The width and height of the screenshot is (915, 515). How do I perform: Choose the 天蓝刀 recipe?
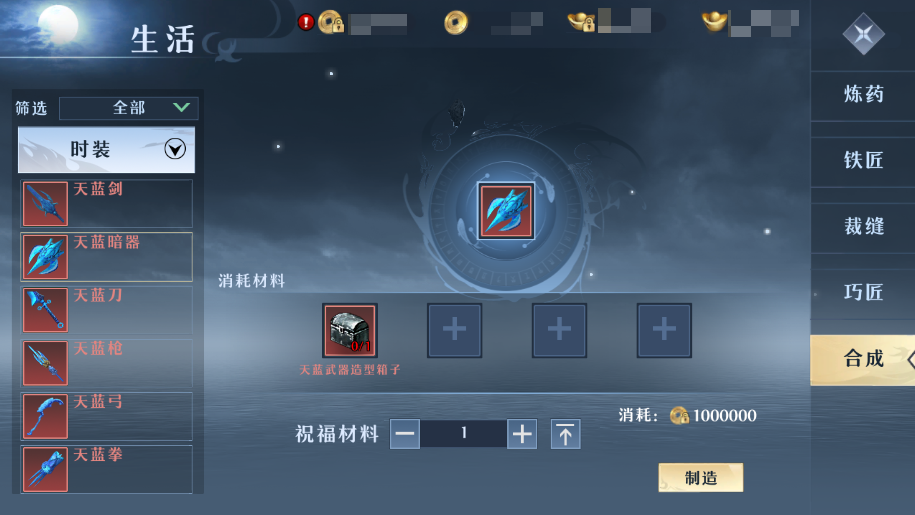coord(107,309)
